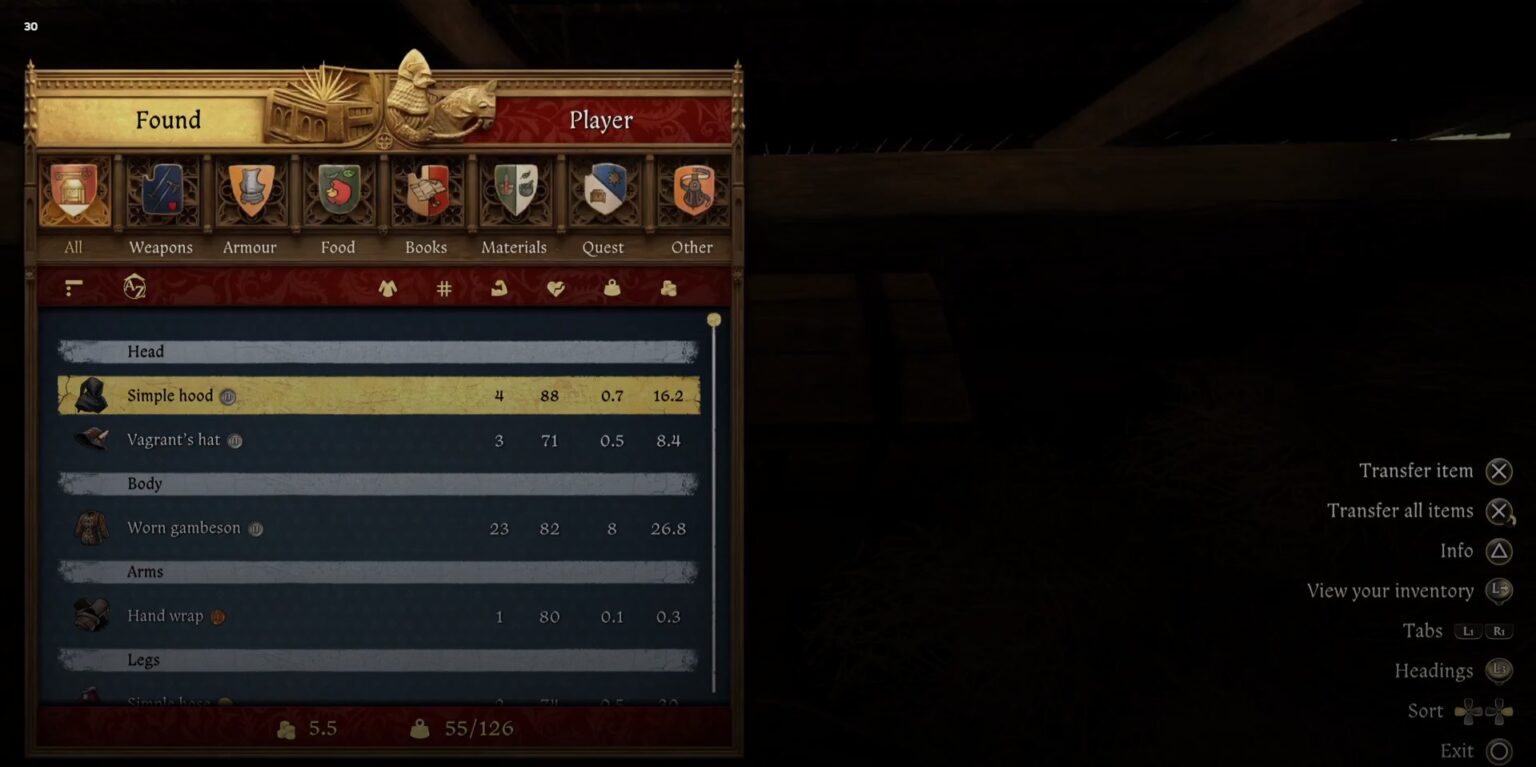Toggle sorting by item weight
Image resolution: width=1536 pixels, height=767 pixels.
[x=613, y=287]
